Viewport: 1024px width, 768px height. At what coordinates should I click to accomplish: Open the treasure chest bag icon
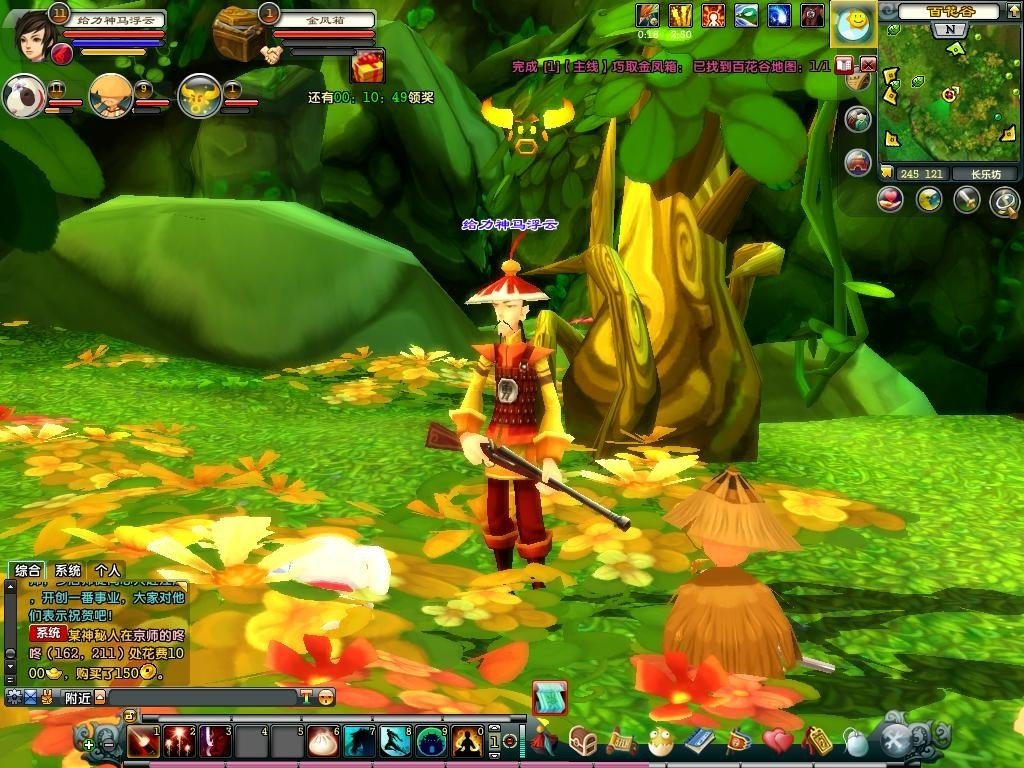click(x=583, y=741)
